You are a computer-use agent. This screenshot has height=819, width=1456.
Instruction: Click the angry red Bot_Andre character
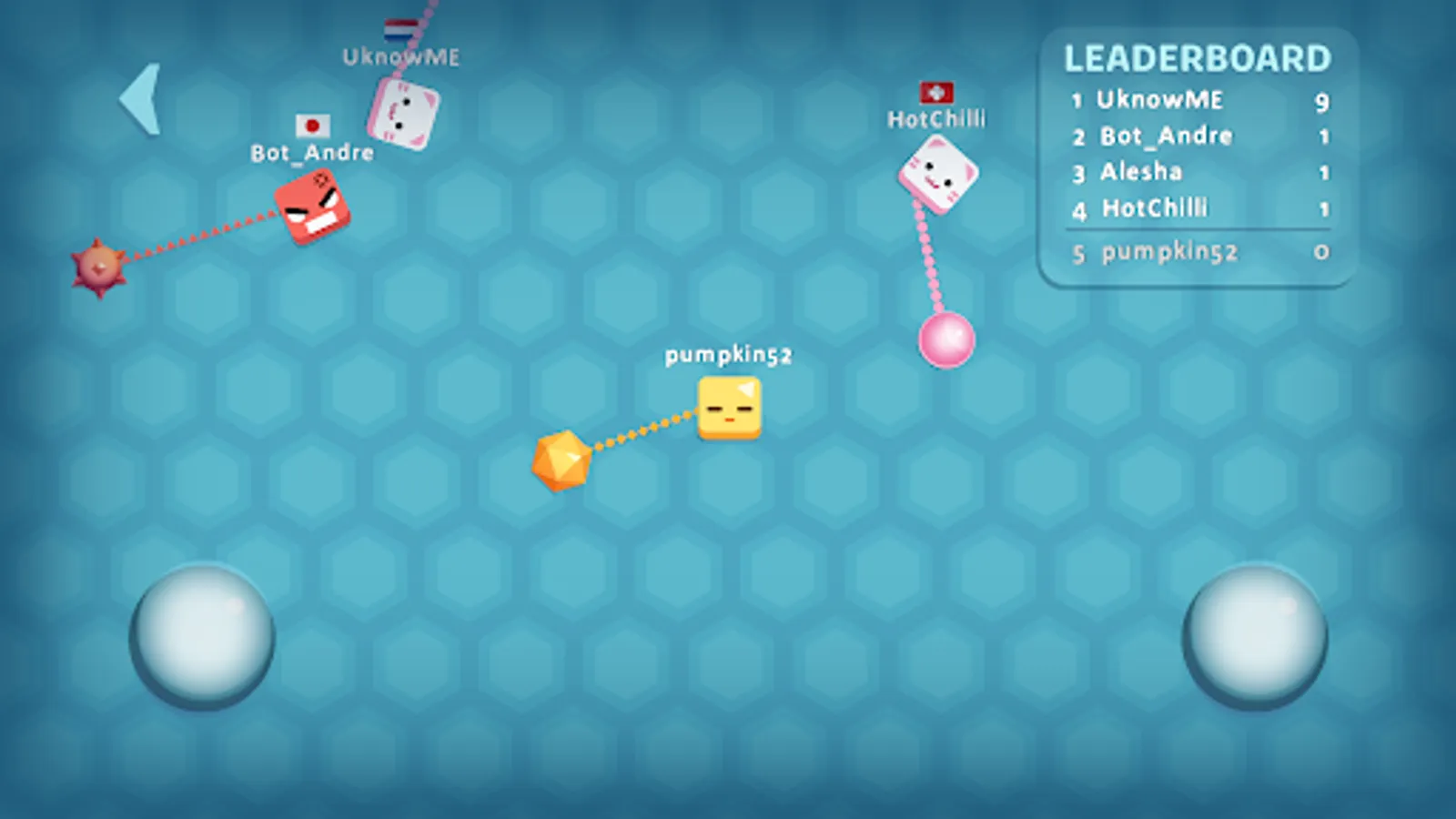point(312,207)
